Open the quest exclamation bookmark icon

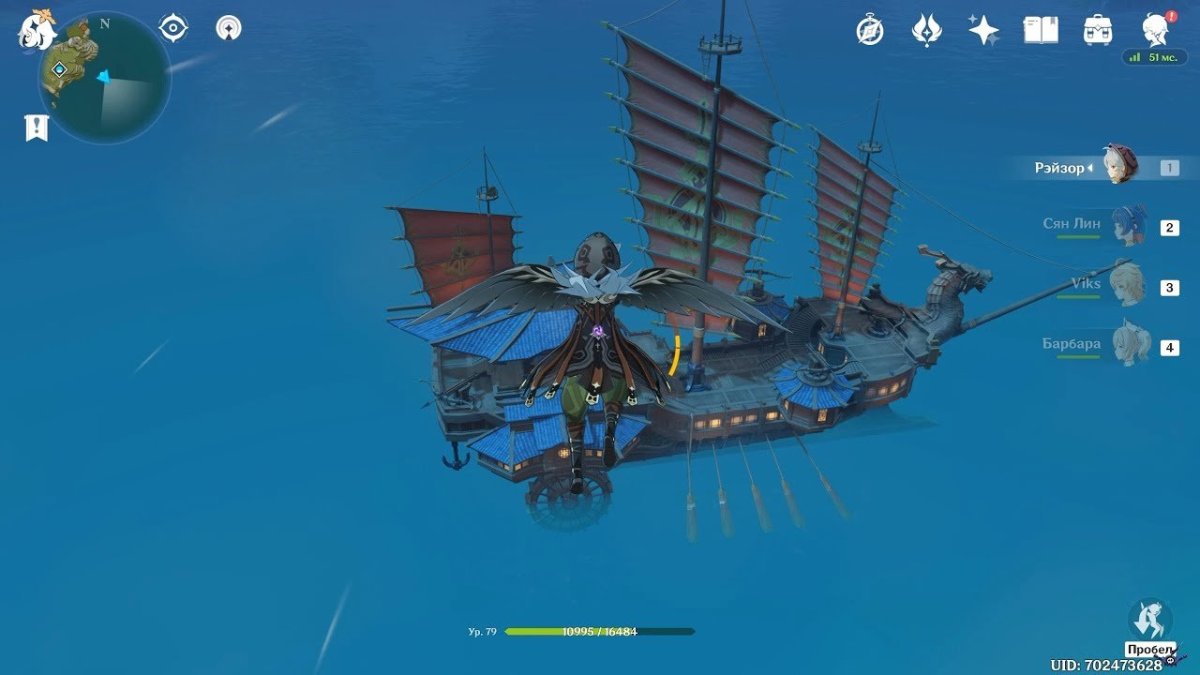point(36,127)
